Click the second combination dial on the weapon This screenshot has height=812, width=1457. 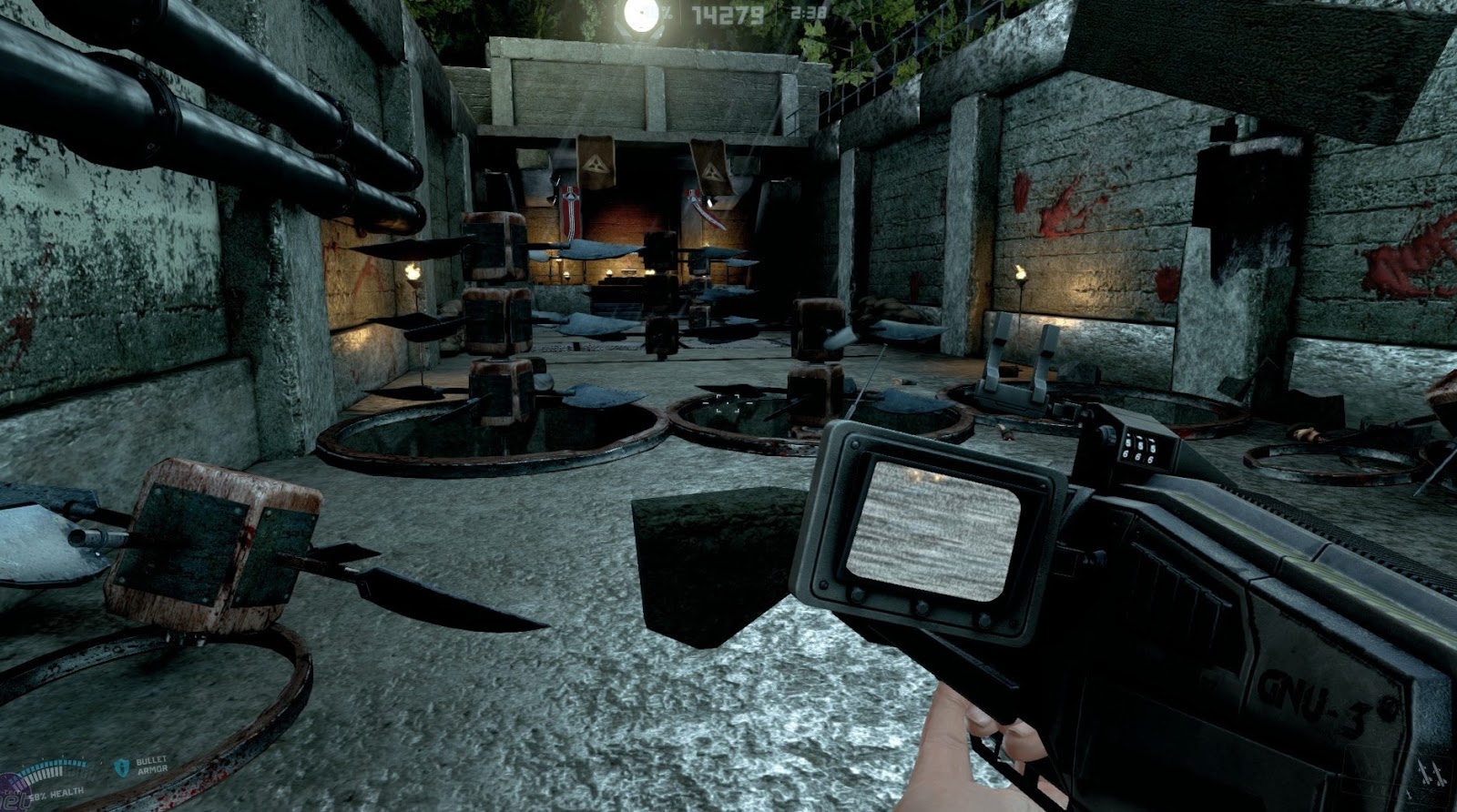pos(1140,448)
